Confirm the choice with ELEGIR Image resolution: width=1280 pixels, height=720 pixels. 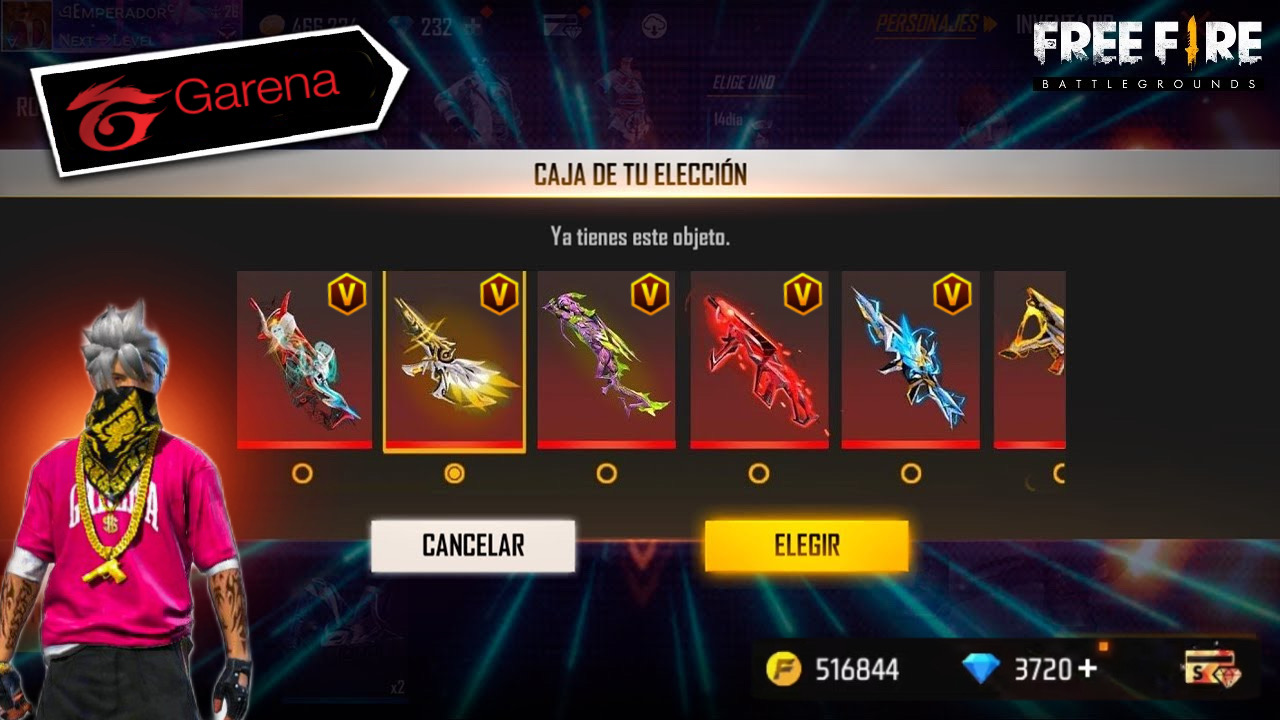[806, 545]
